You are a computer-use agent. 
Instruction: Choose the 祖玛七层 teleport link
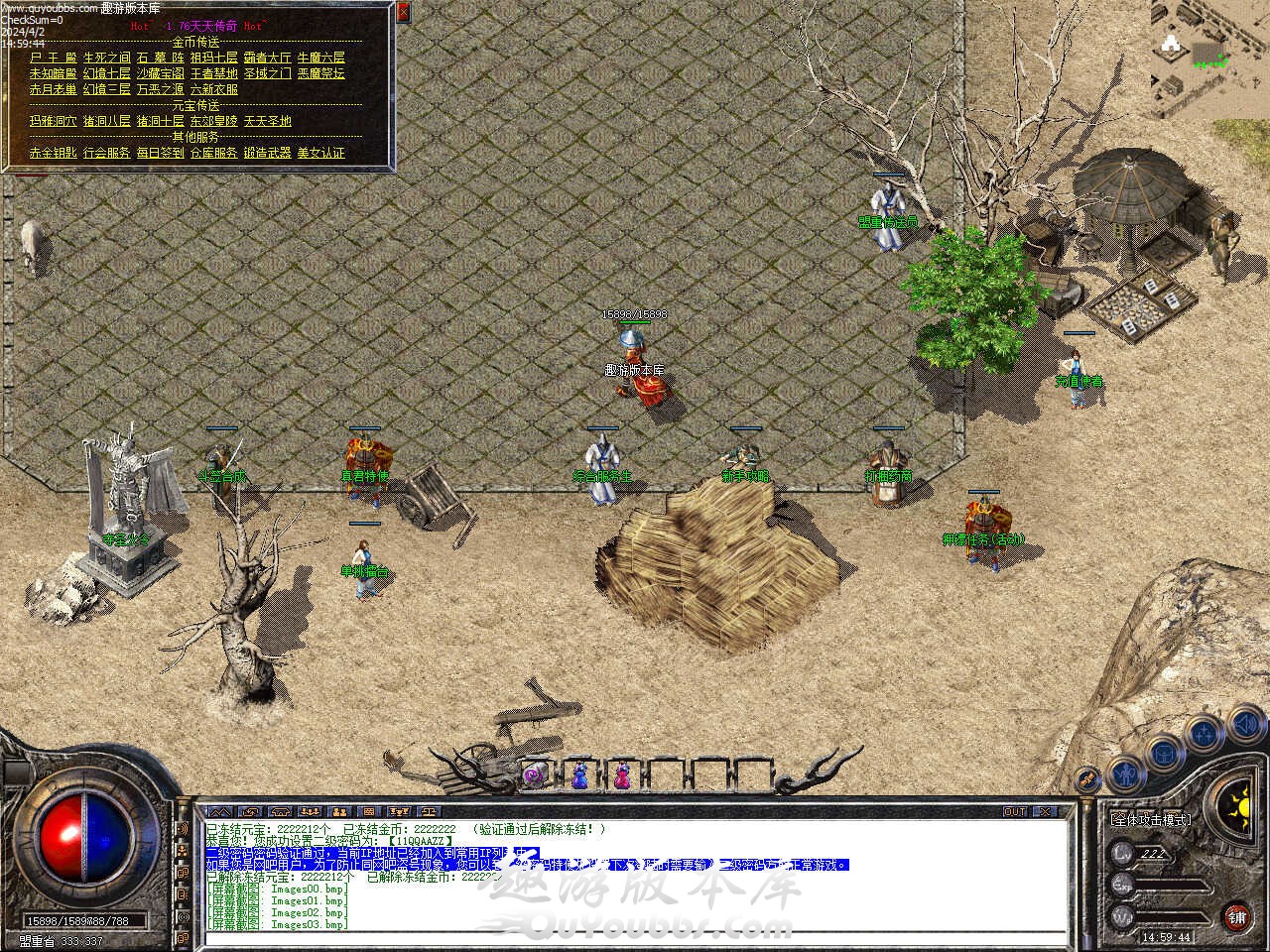click(x=213, y=58)
